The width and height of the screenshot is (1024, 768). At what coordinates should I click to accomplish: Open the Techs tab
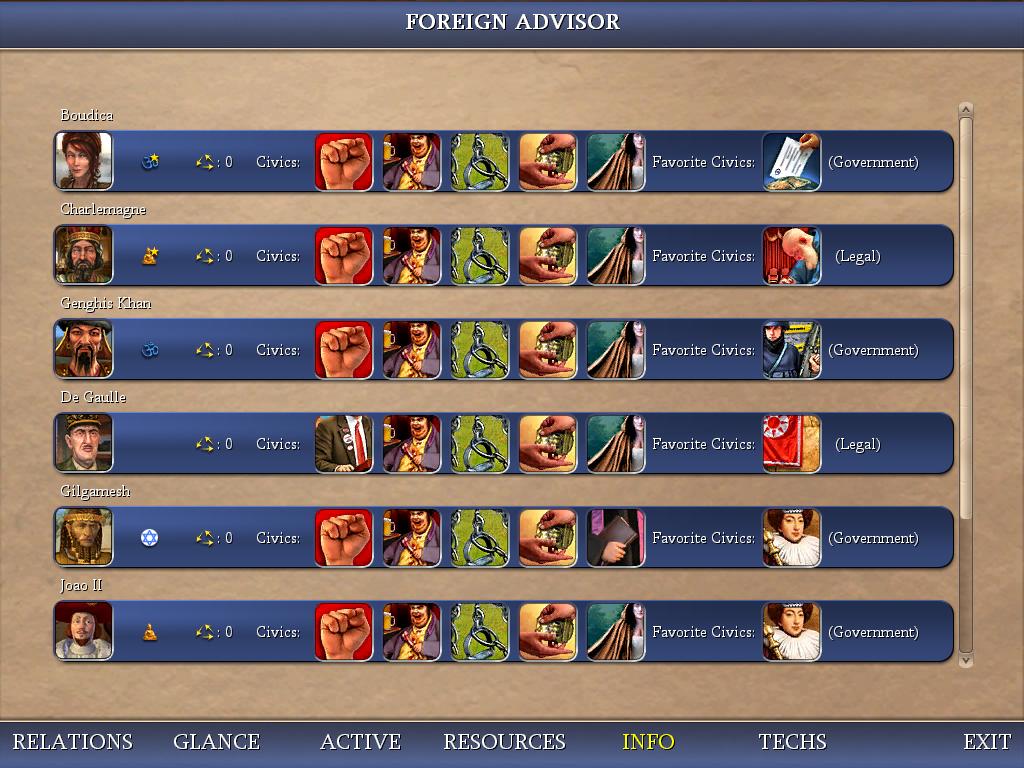coord(792,742)
